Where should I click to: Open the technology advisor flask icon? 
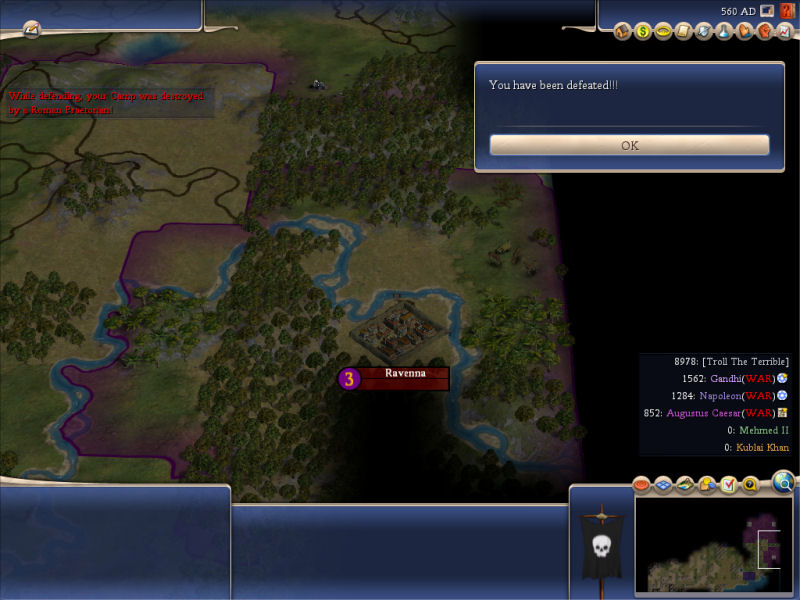pos(724,31)
